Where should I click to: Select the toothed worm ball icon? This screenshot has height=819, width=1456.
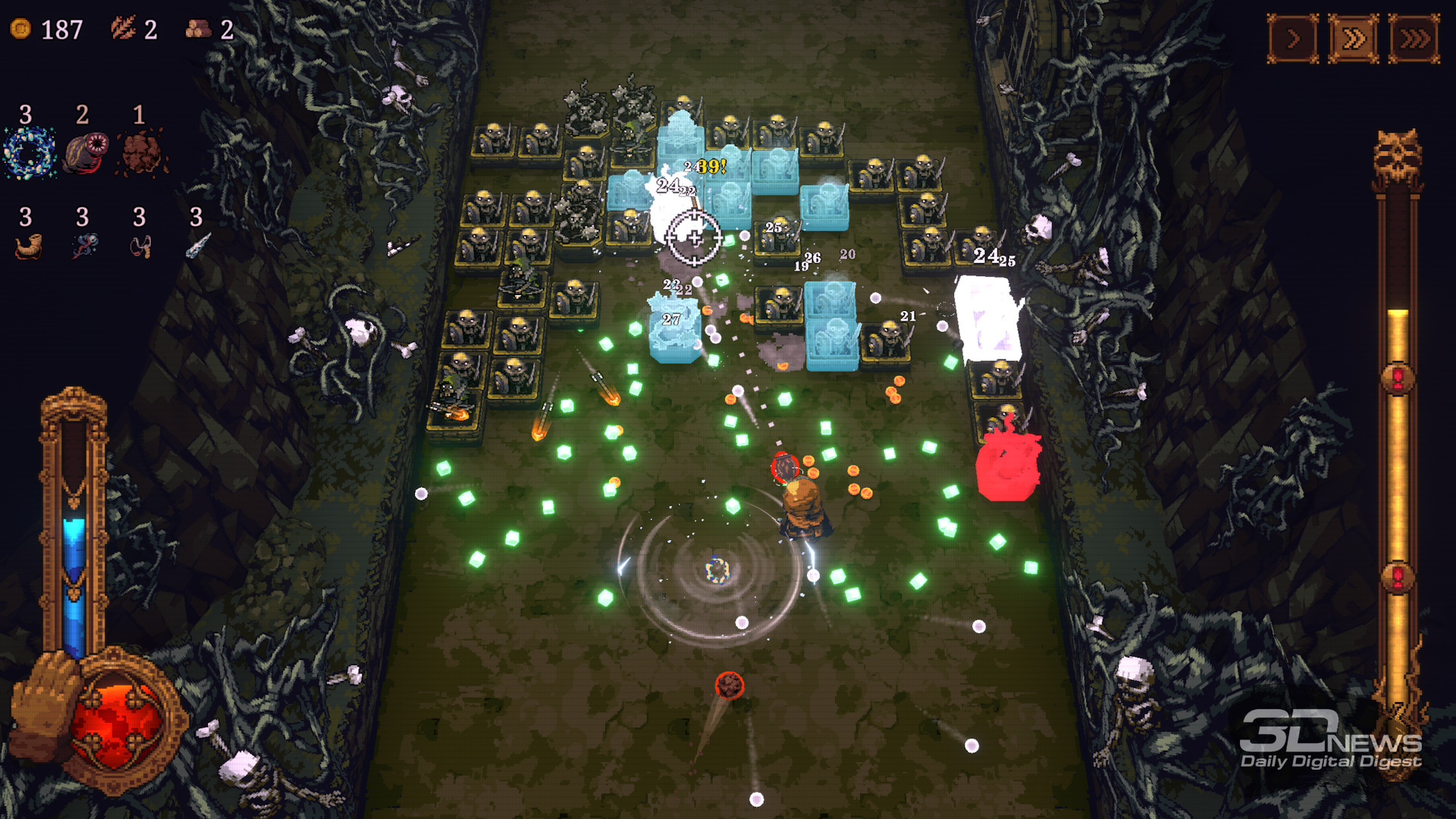point(85,152)
